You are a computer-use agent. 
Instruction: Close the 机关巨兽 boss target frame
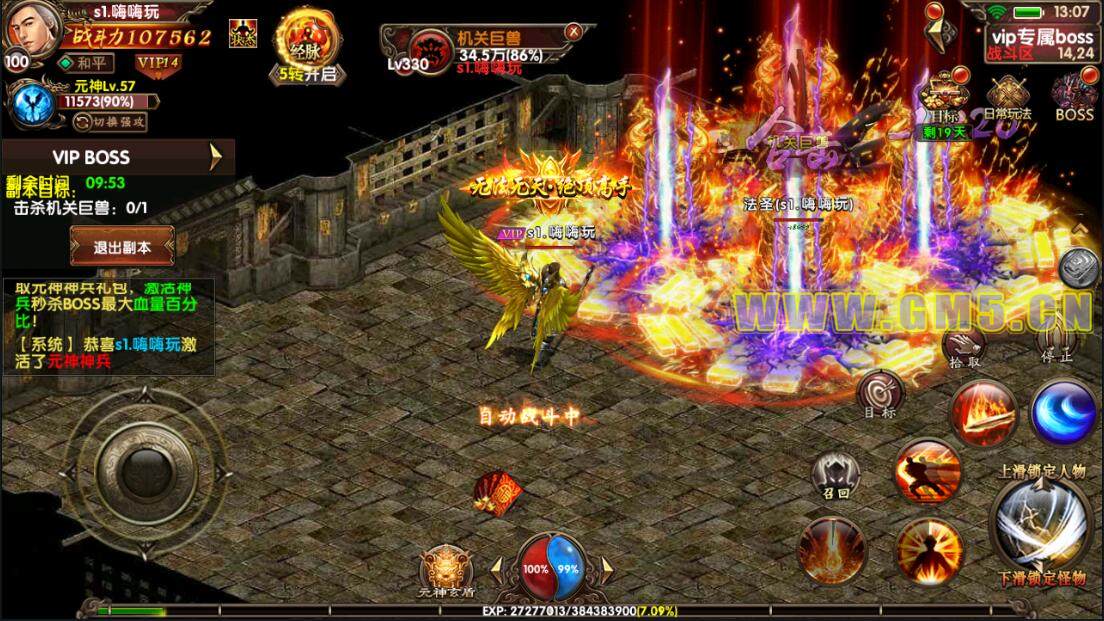(x=573, y=32)
